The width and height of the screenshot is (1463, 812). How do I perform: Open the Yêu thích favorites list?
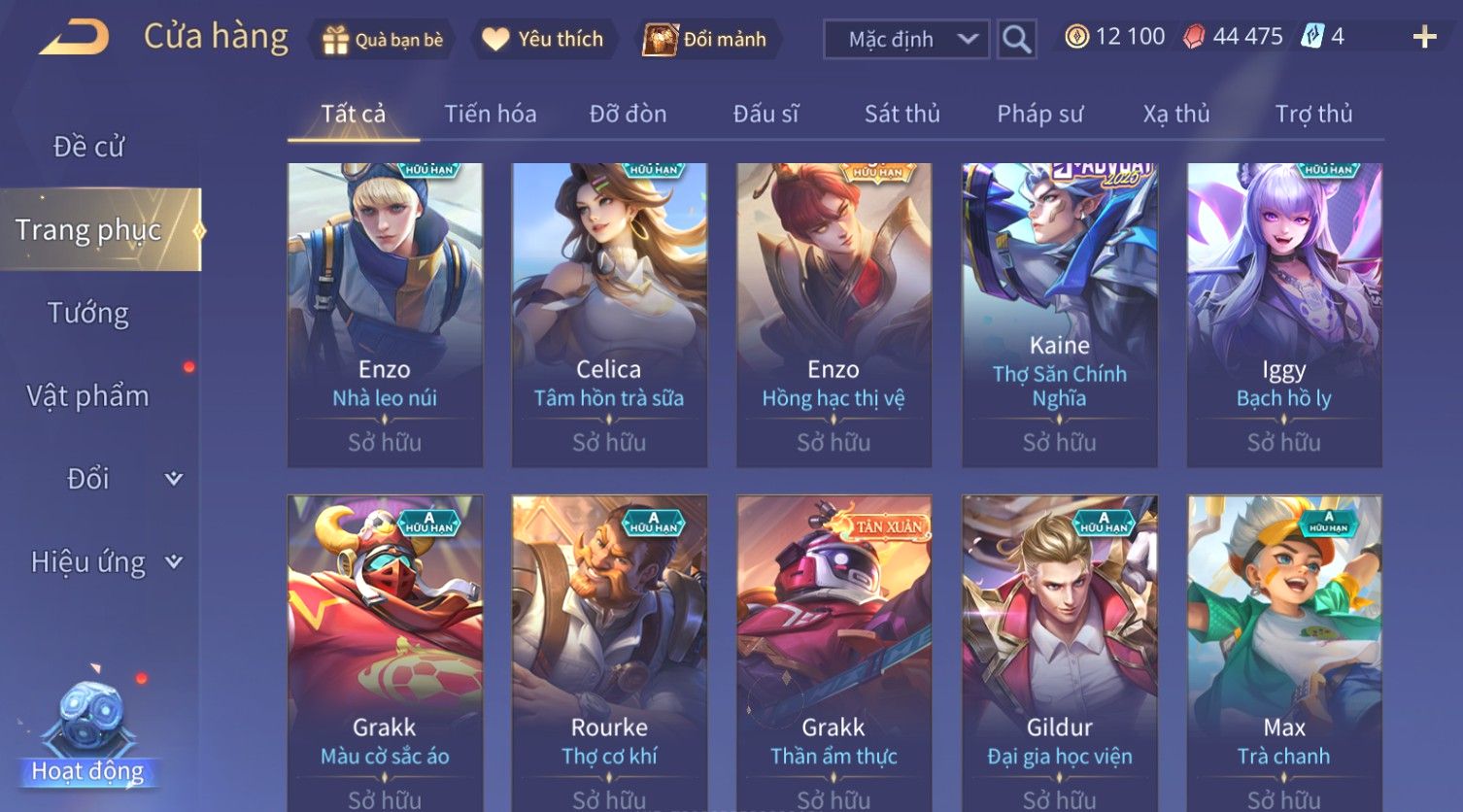(544, 40)
